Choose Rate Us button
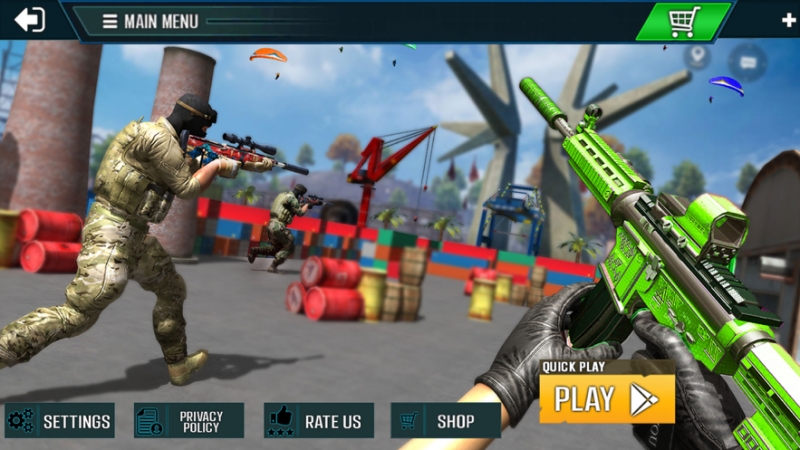This screenshot has width=800, height=450. [319, 421]
